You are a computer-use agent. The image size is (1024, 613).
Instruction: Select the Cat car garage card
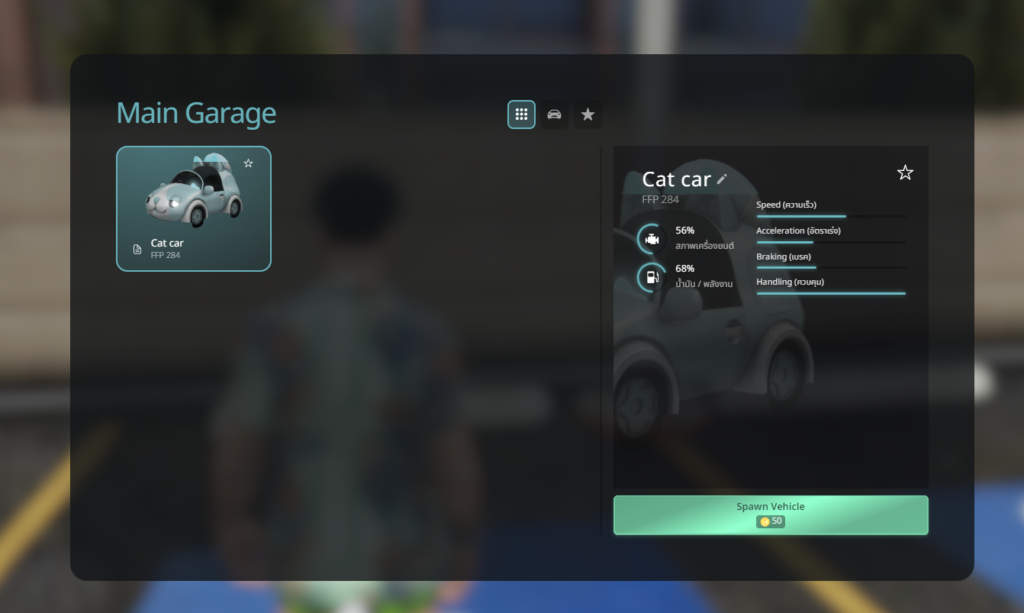[193, 208]
